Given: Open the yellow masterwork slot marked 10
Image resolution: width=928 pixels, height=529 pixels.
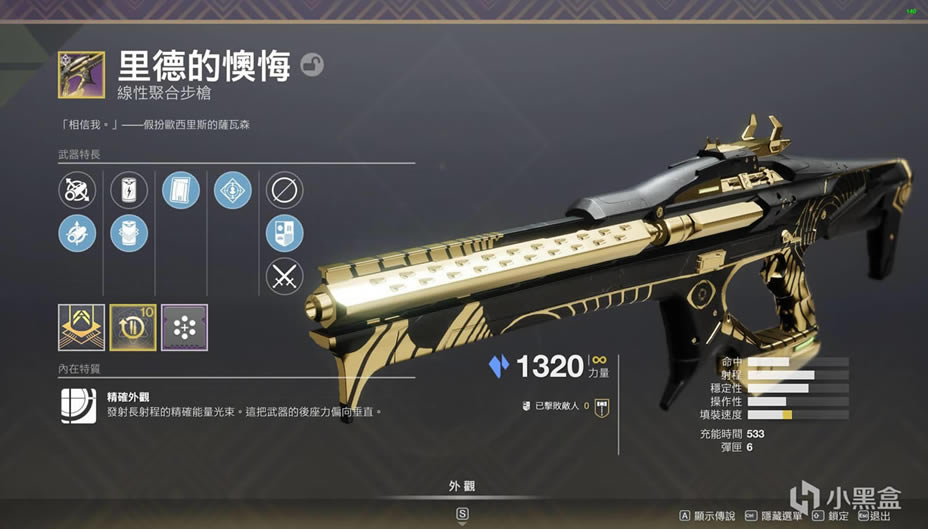Looking at the screenshot, I should pos(133,327).
